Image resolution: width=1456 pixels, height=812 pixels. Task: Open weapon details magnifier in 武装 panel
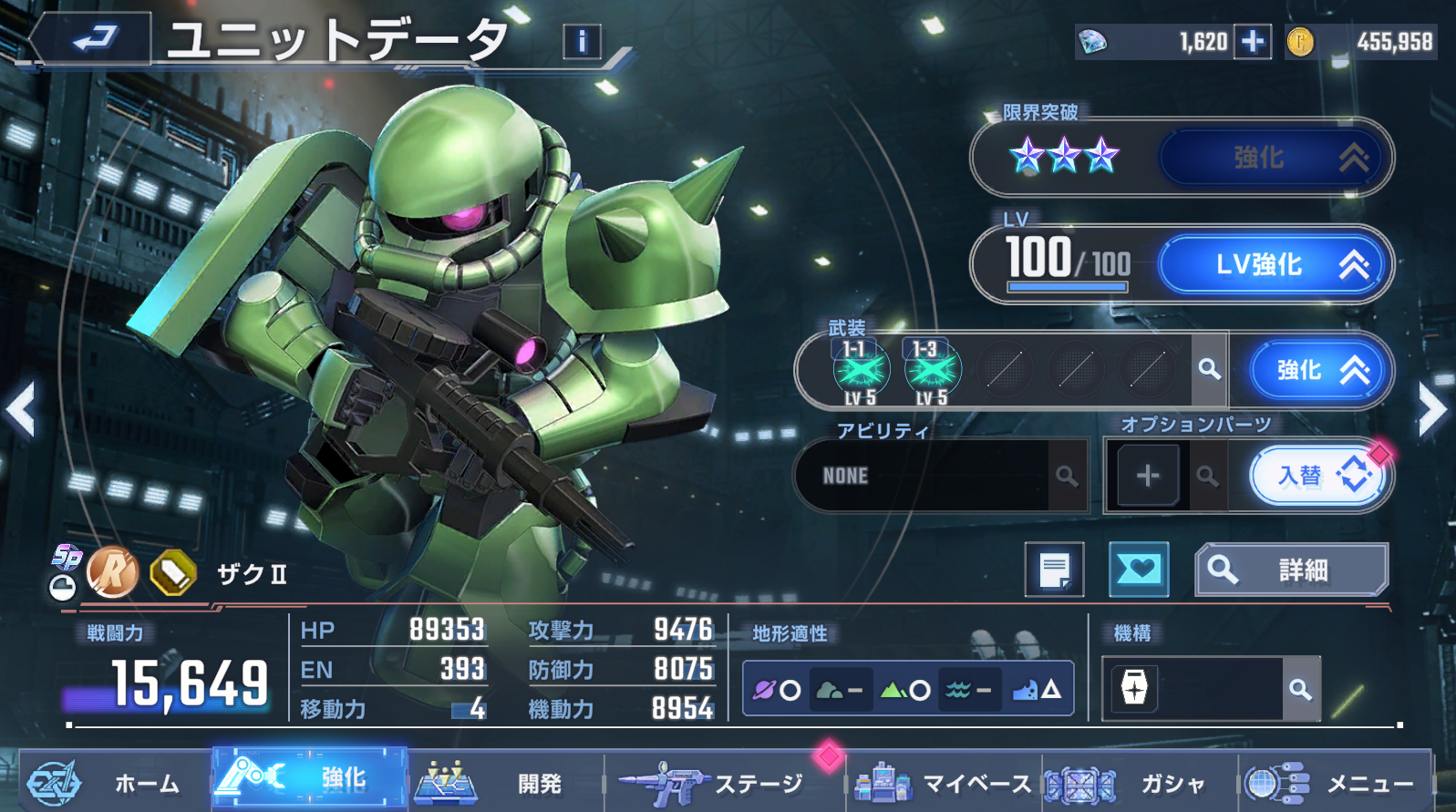click(x=1209, y=369)
